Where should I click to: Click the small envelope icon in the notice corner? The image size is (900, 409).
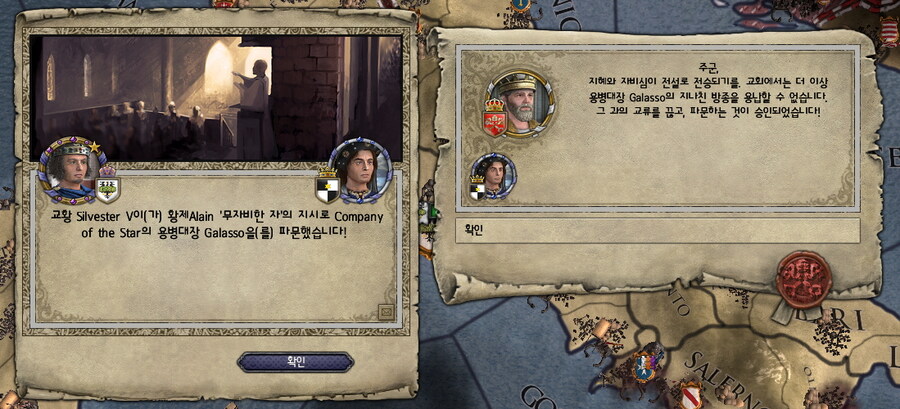(386, 312)
